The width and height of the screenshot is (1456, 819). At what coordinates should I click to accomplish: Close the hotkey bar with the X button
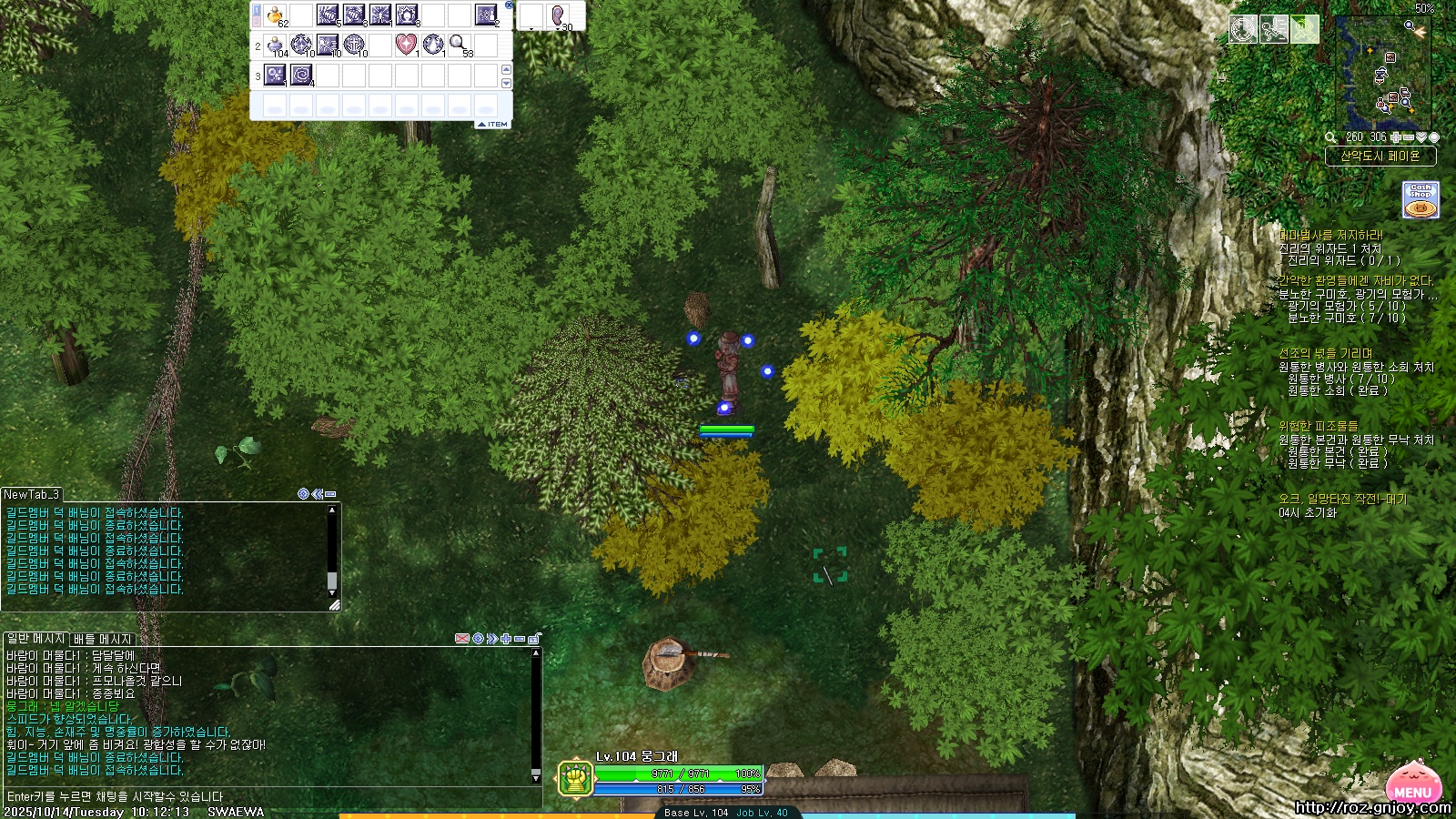pyautogui.click(x=509, y=5)
